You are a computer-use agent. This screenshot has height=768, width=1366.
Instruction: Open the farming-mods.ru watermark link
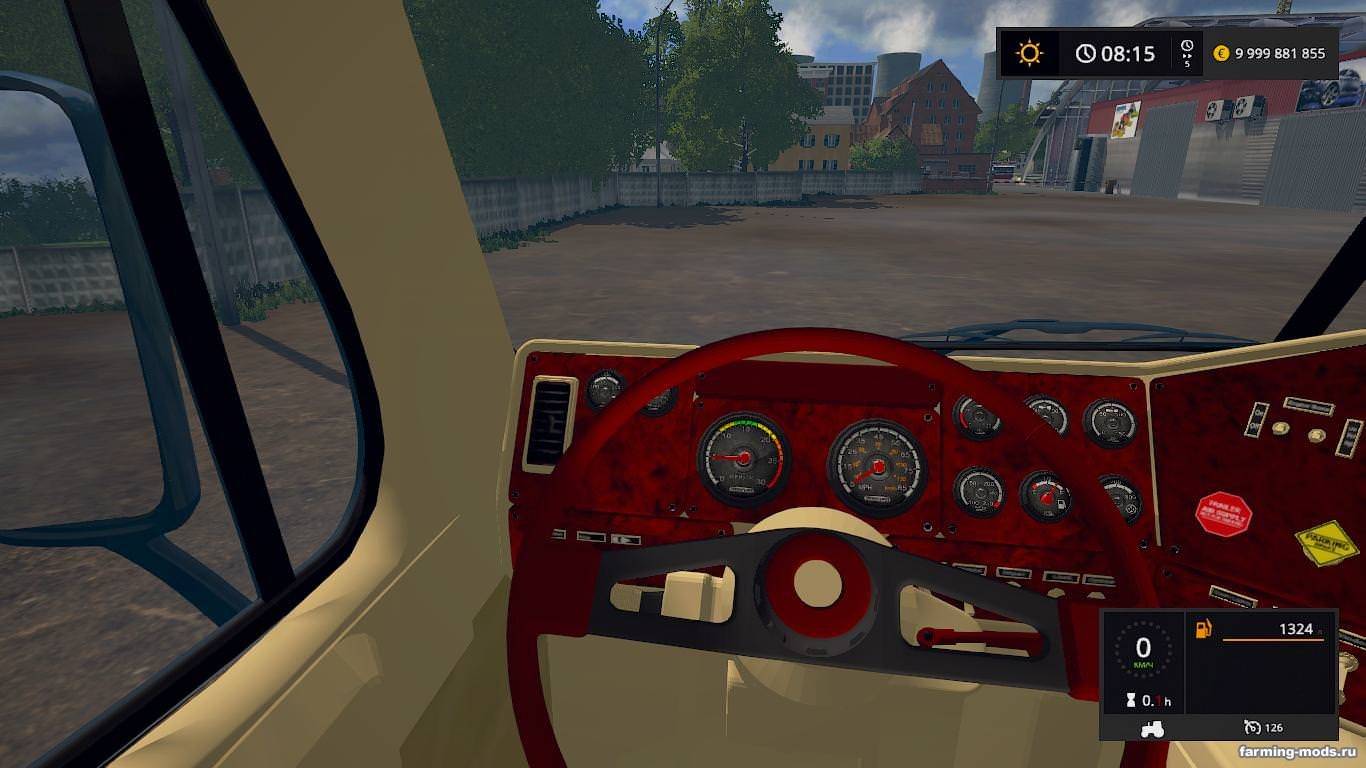(x=1295, y=751)
